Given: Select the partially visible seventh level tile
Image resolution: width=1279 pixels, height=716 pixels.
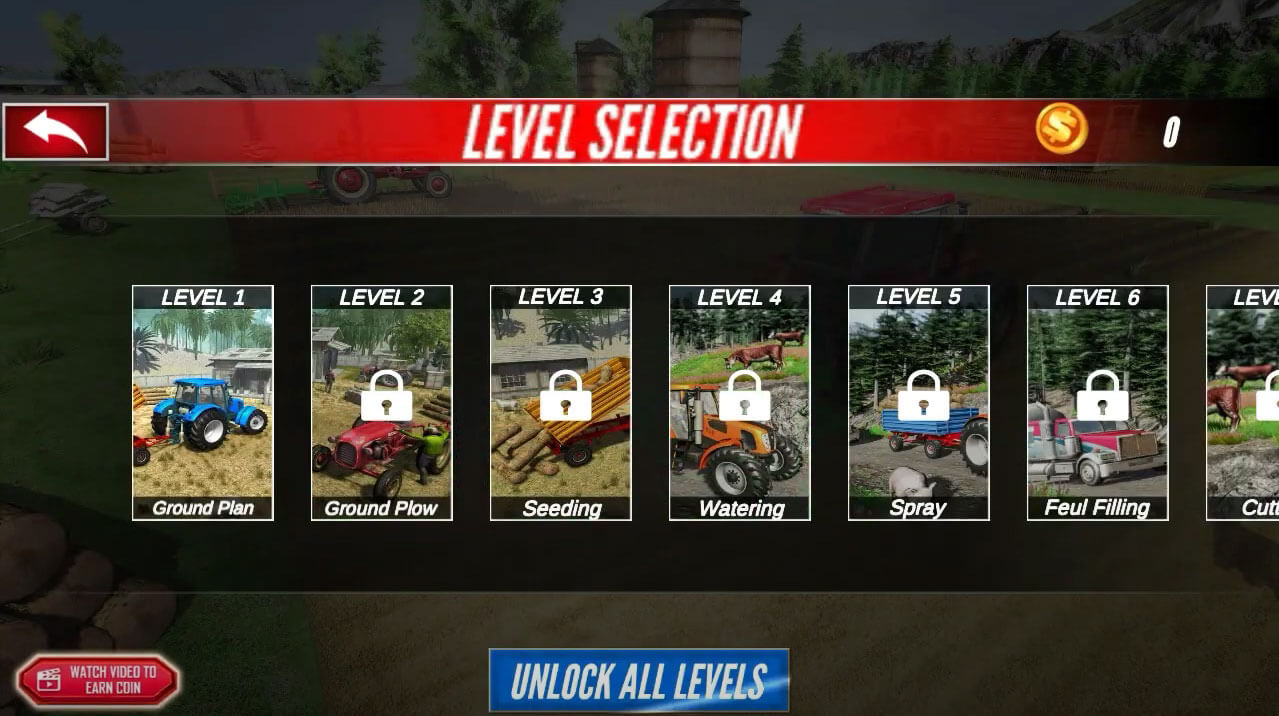Looking at the screenshot, I should coord(1245,403).
